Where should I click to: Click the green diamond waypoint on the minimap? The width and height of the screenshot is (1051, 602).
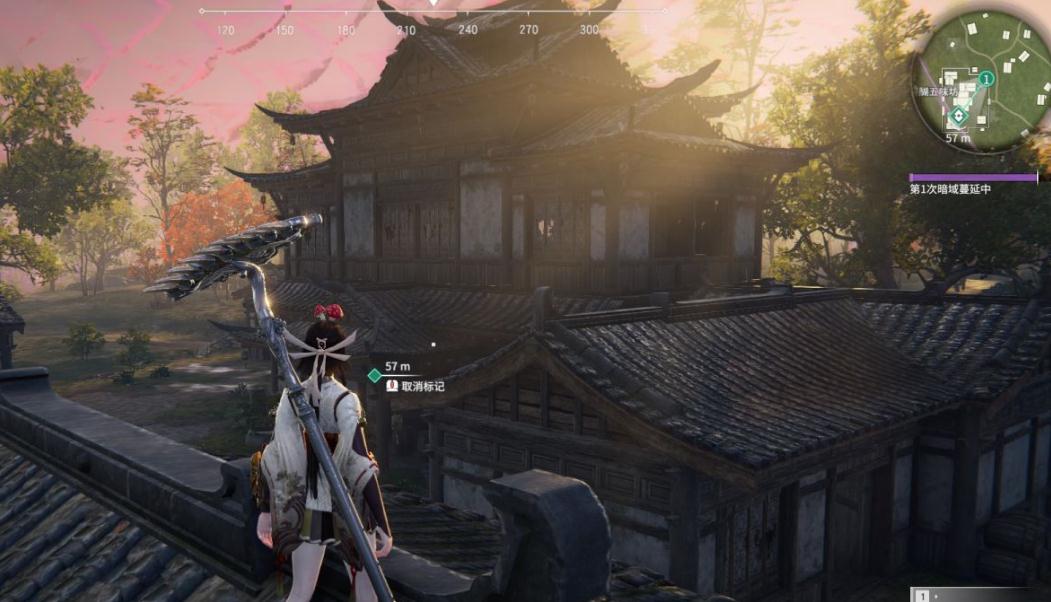click(958, 115)
